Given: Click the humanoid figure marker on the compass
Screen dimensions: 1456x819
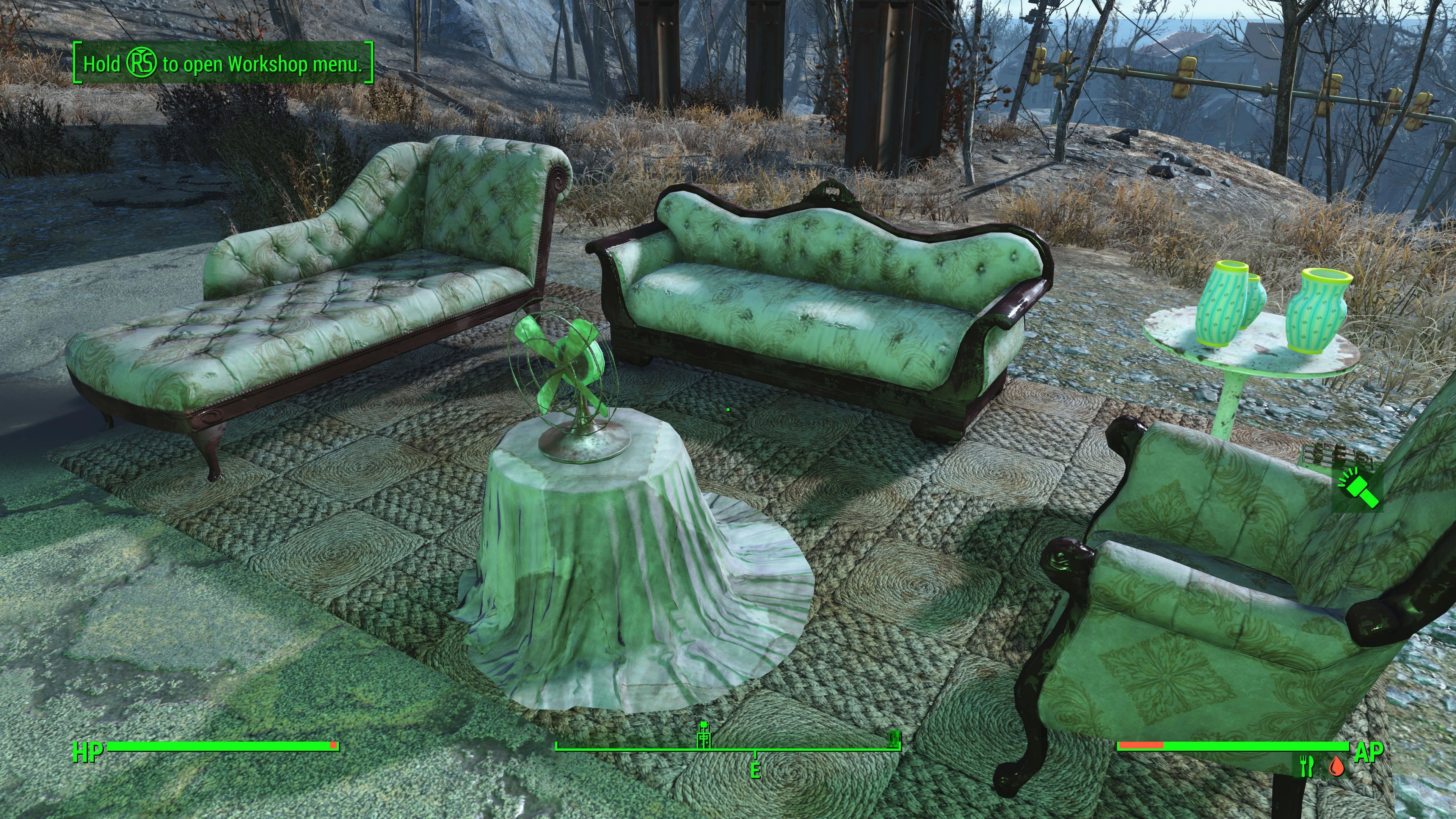Looking at the screenshot, I should point(704,734).
